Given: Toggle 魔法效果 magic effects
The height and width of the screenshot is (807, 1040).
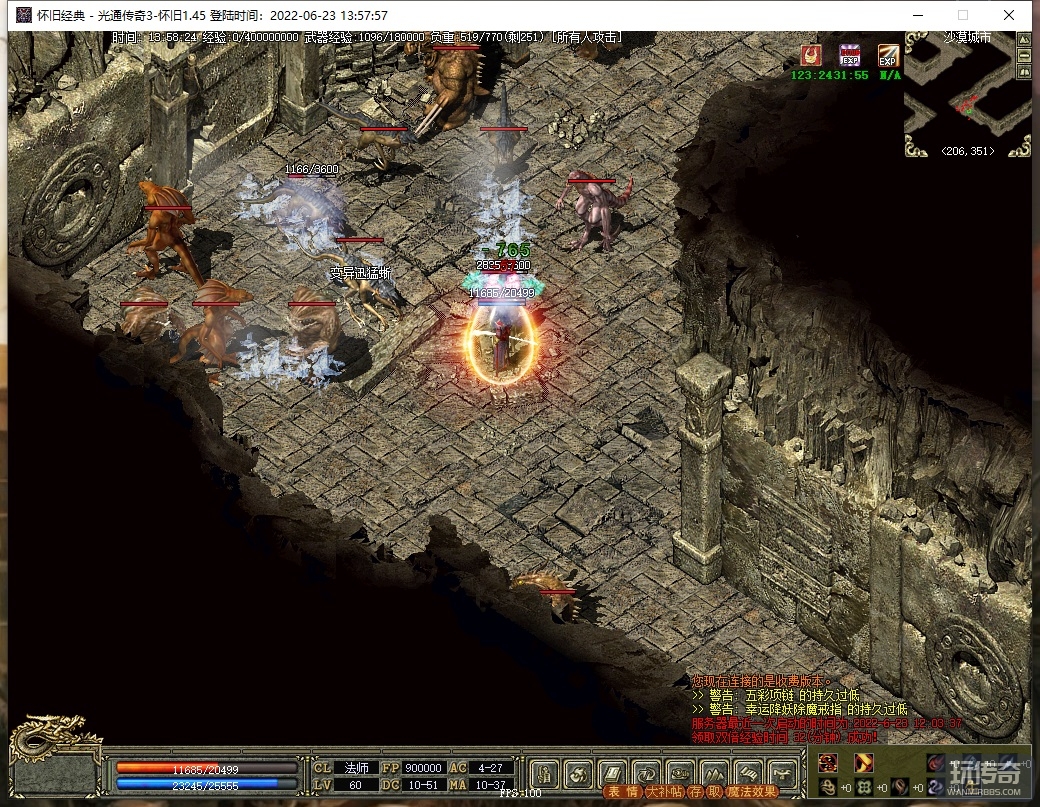Looking at the screenshot, I should (x=752, y=792).
